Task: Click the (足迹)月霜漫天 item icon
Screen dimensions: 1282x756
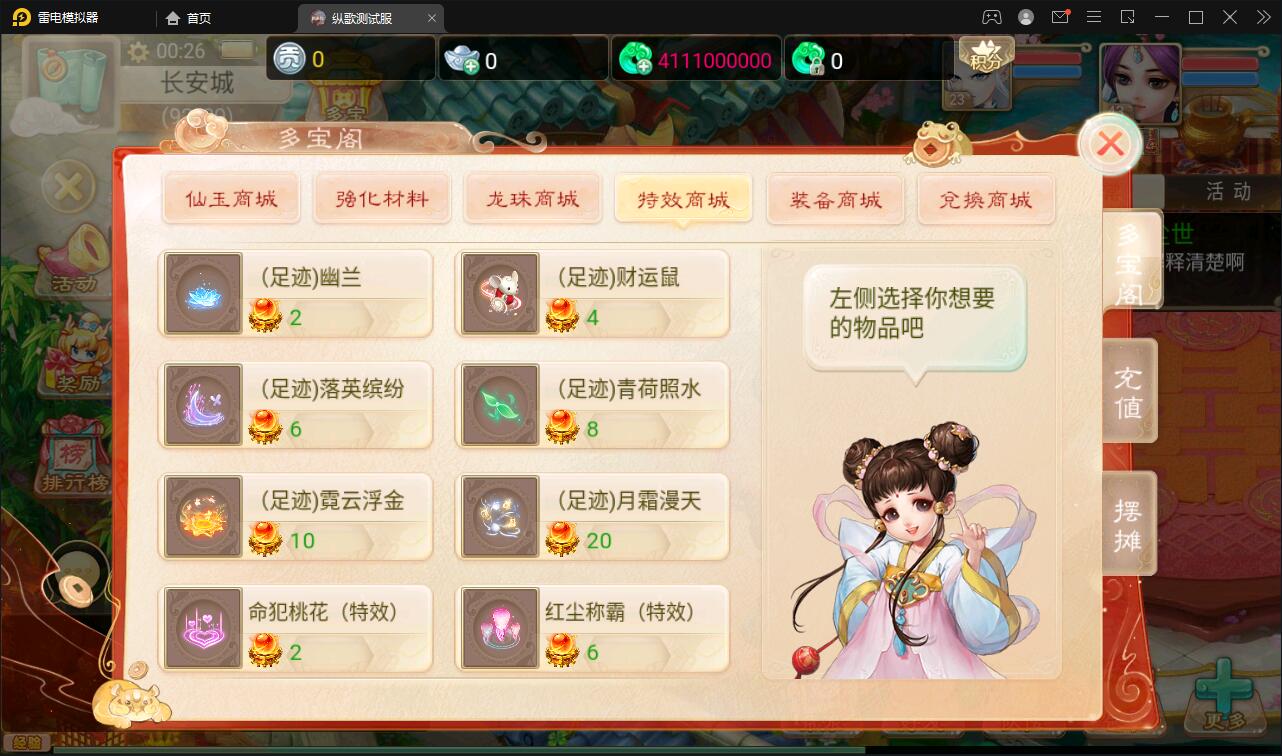Action: click(x=500, y=516)
